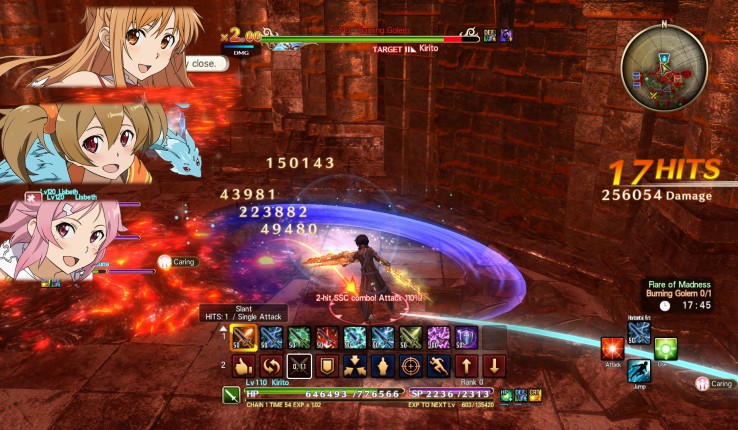Activate the Horizontal Arc skill button

(x=639, y=332)
